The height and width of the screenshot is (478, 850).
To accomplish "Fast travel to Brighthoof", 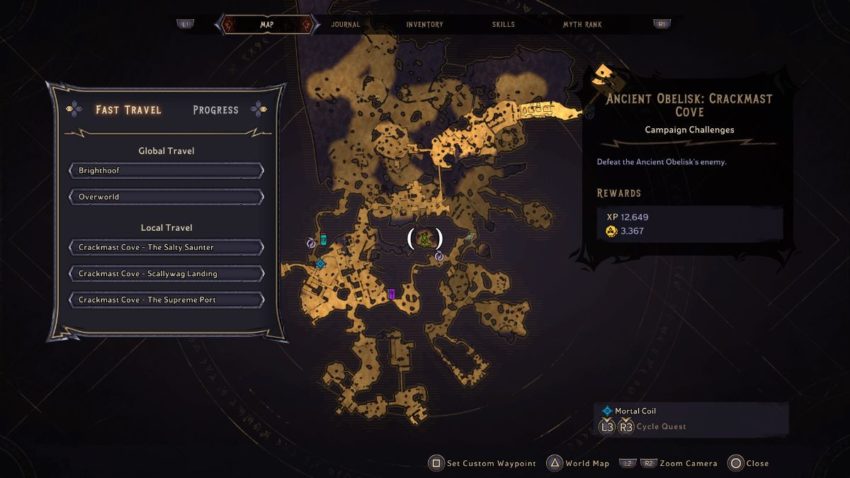I will 166,171.
